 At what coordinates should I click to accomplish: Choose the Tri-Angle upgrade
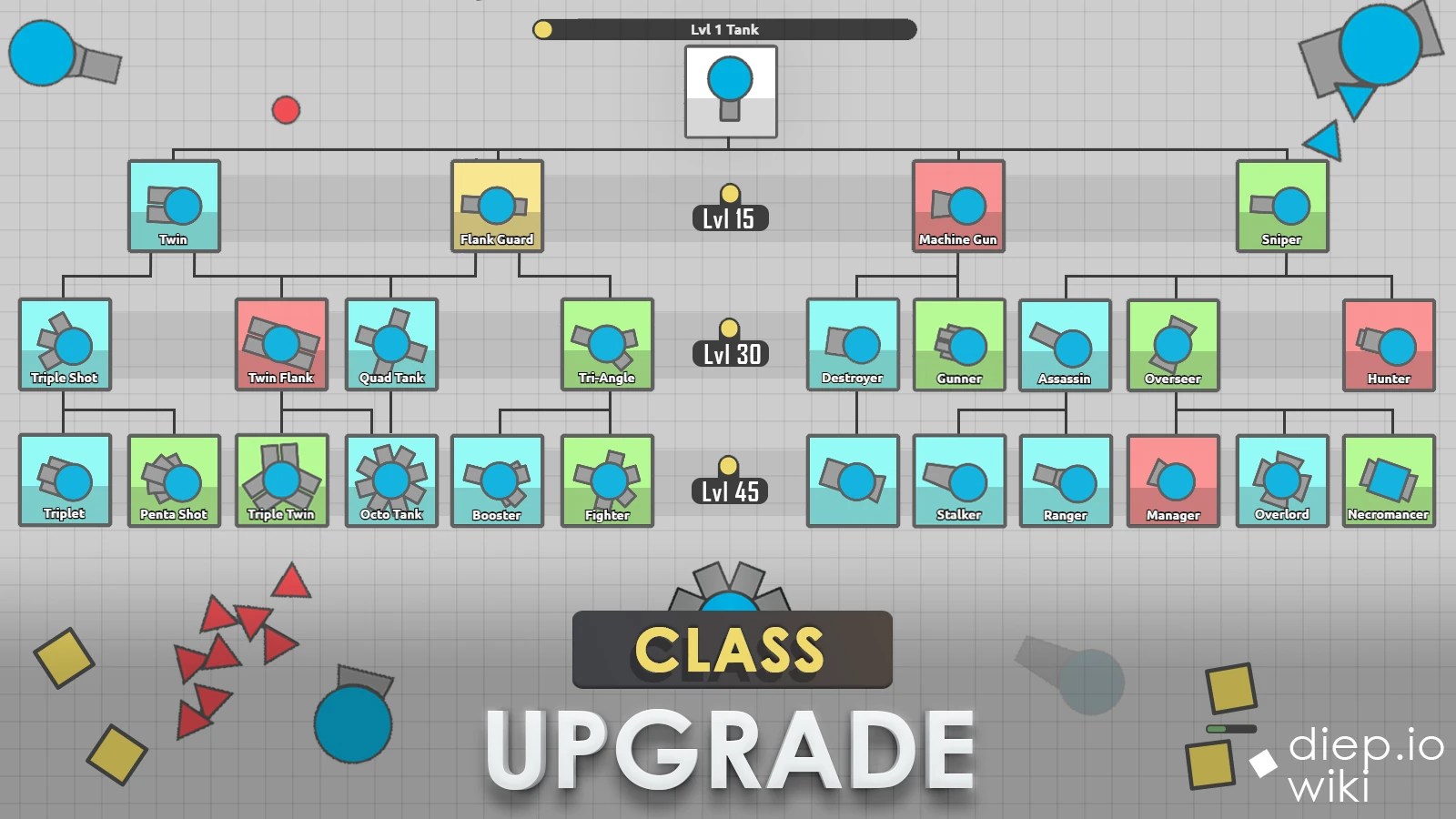(607, 344)
